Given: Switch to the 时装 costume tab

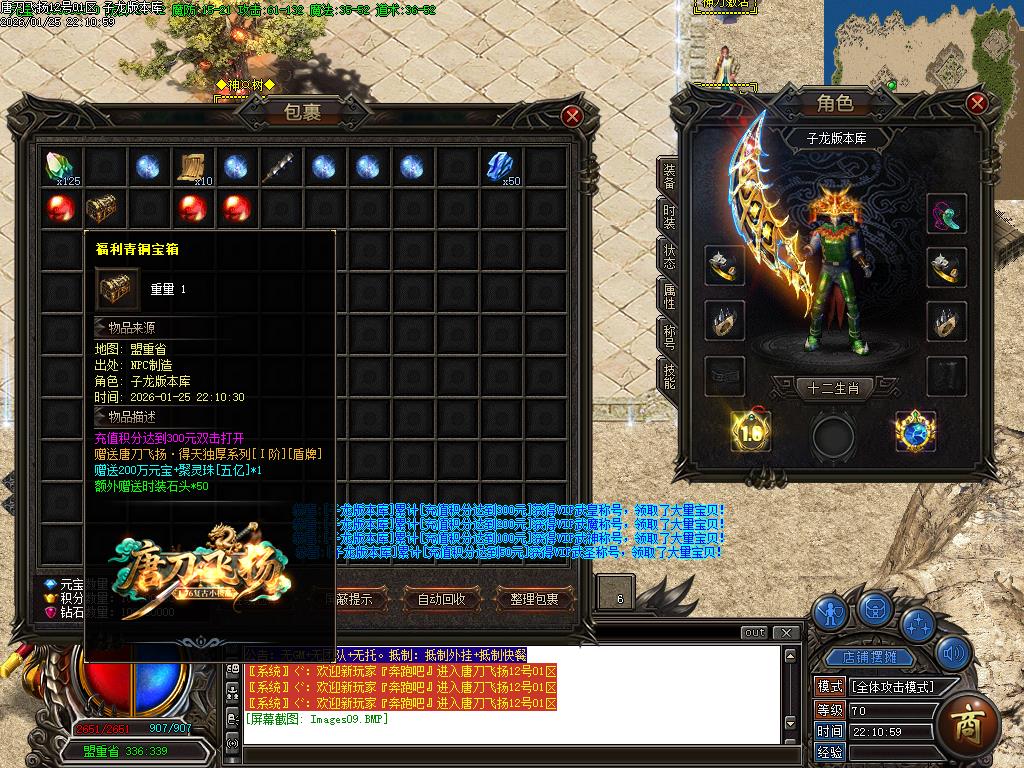Looking at the screenshot, I should (669, 216).
